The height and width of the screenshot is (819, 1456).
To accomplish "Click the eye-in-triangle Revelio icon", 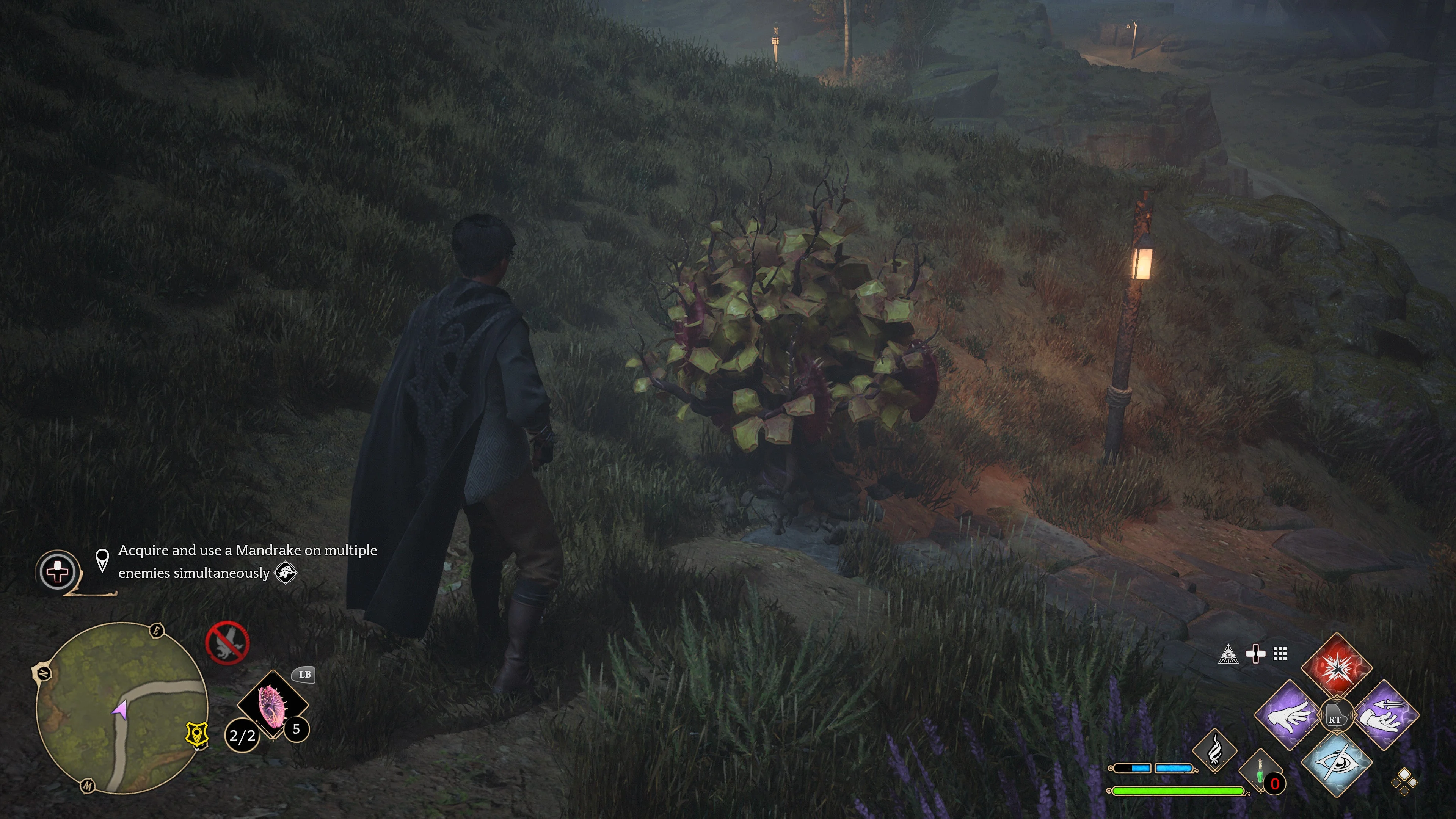I will [1228, 654].
